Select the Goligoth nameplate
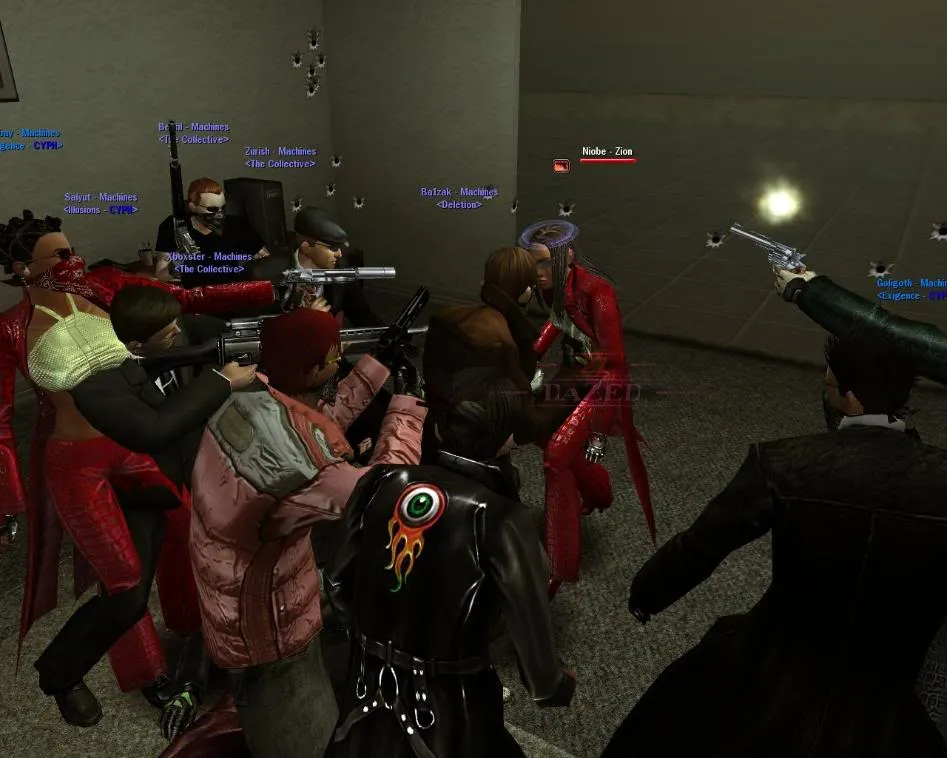This screenshot has width=947, height=758. coord(910,284)
